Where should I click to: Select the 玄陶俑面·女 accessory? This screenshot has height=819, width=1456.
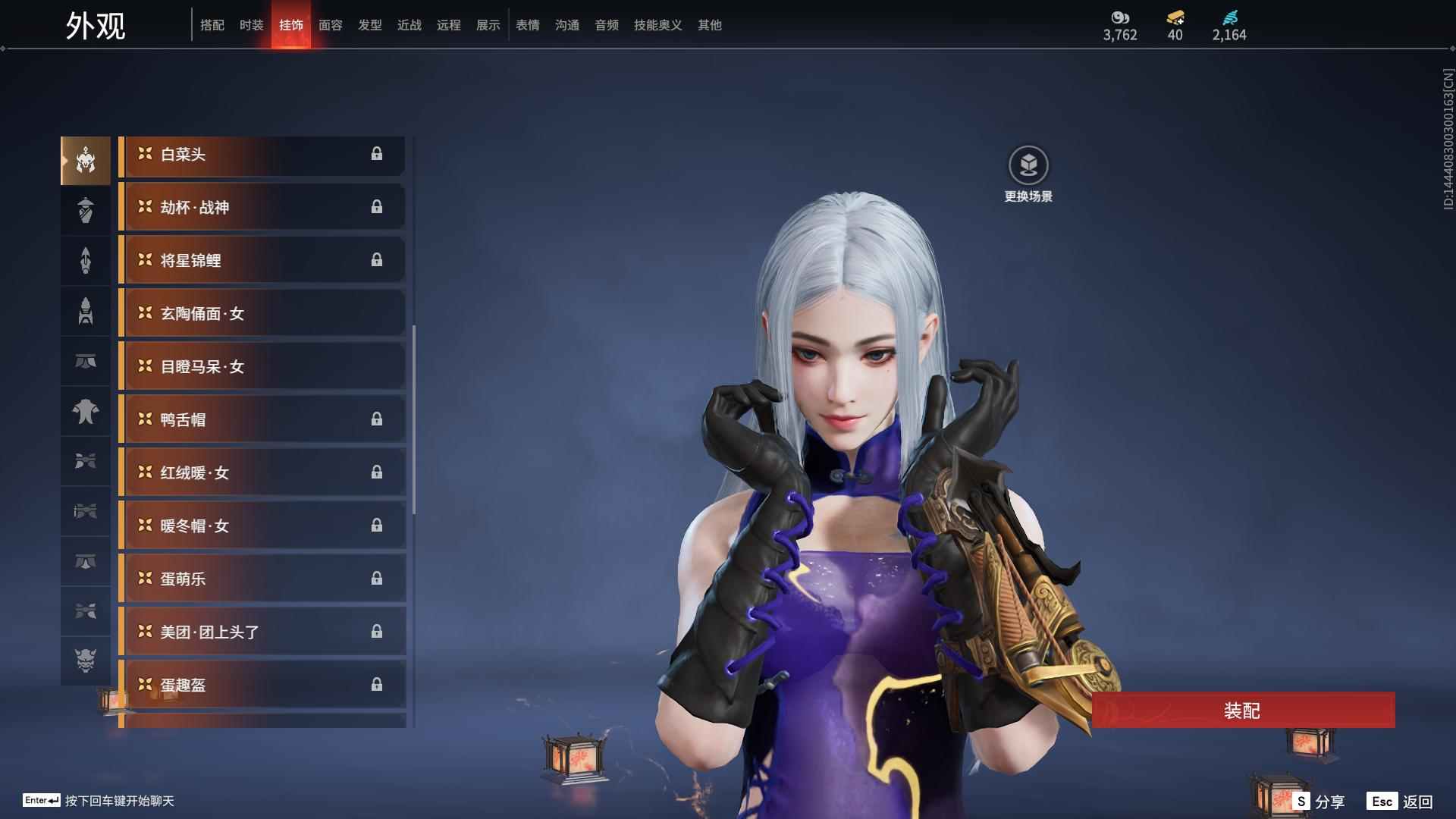coord(262,313)
